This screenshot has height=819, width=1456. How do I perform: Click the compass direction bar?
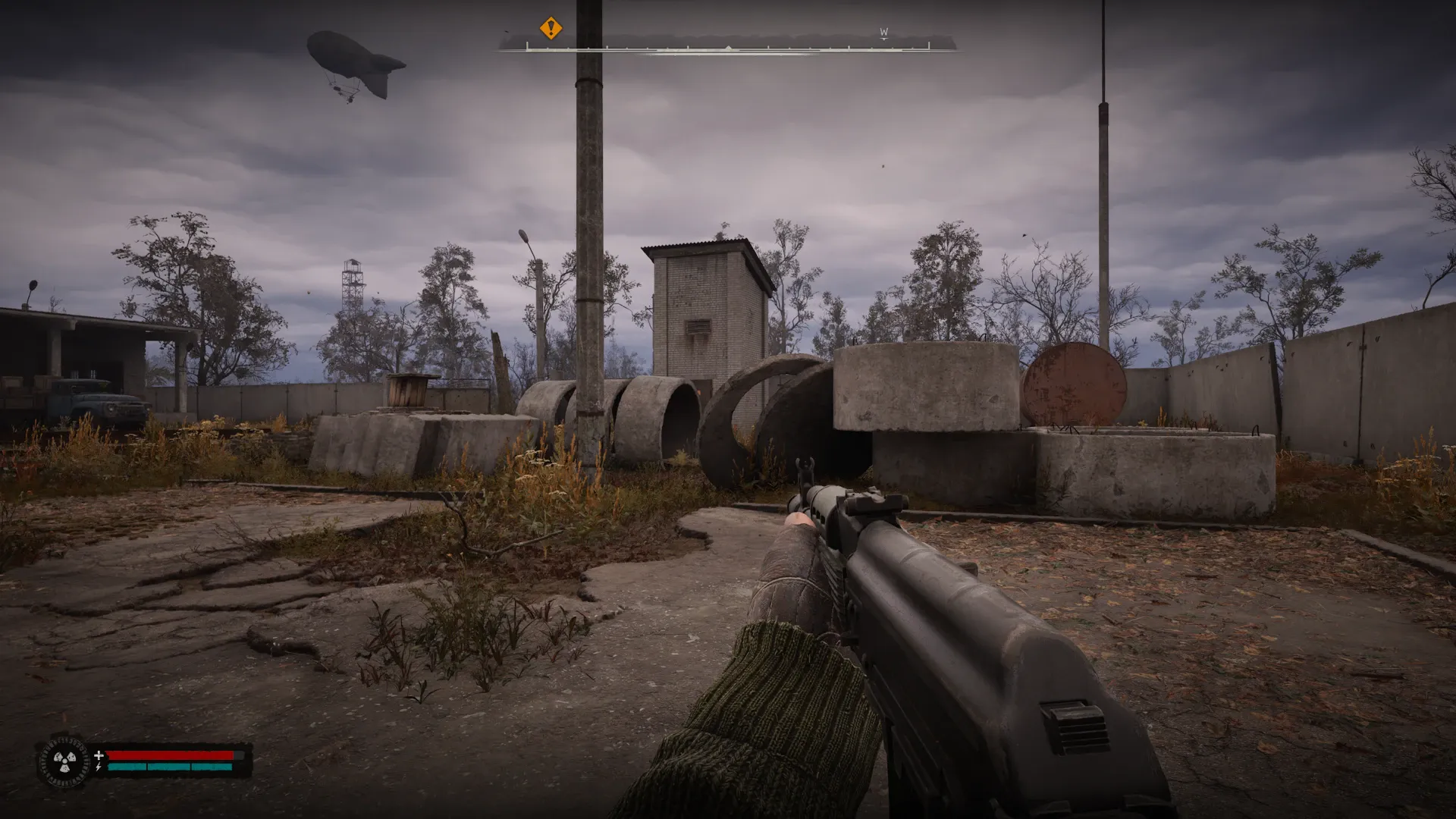coord(728,48)
